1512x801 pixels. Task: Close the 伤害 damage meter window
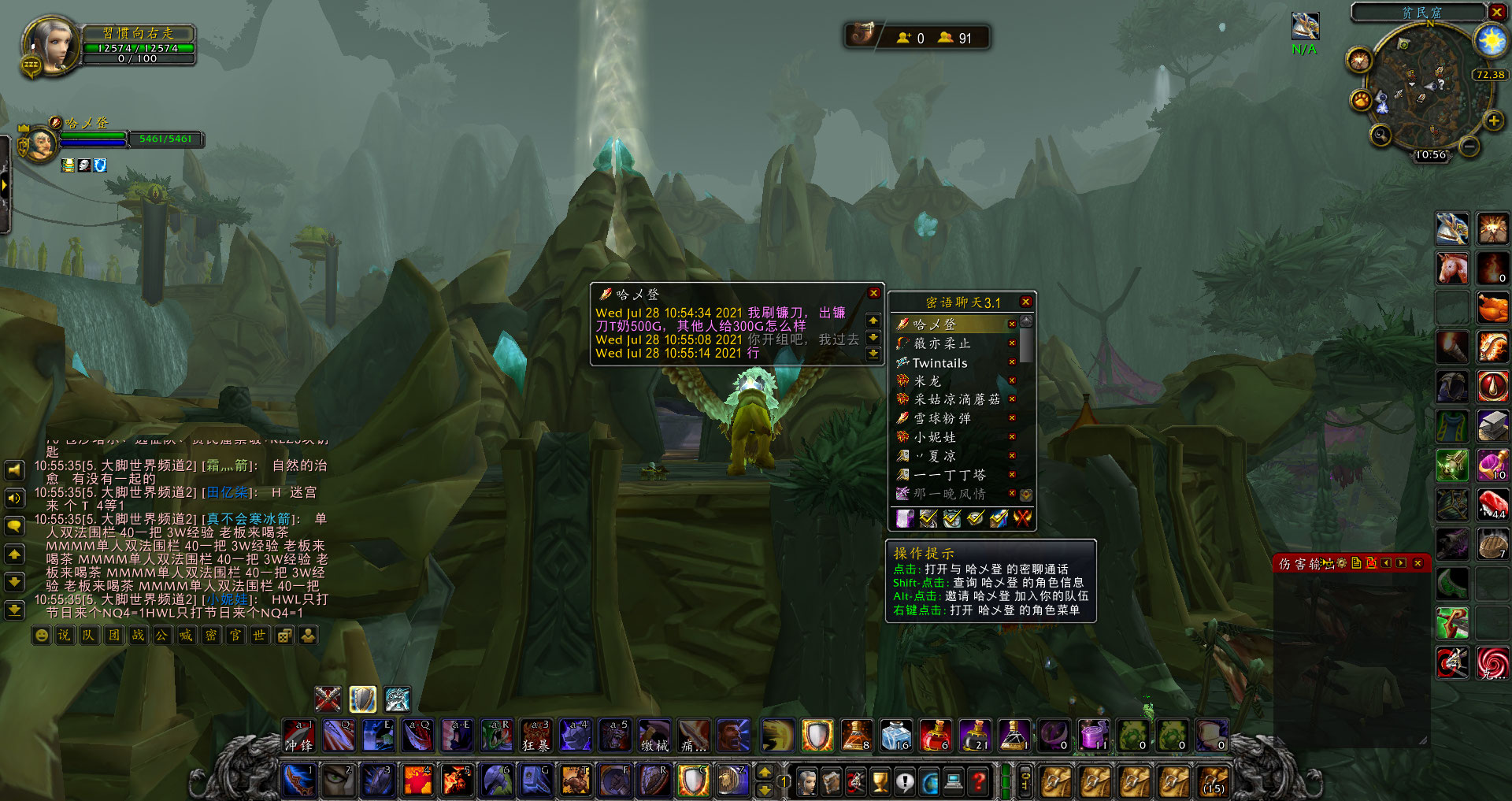1417,563
